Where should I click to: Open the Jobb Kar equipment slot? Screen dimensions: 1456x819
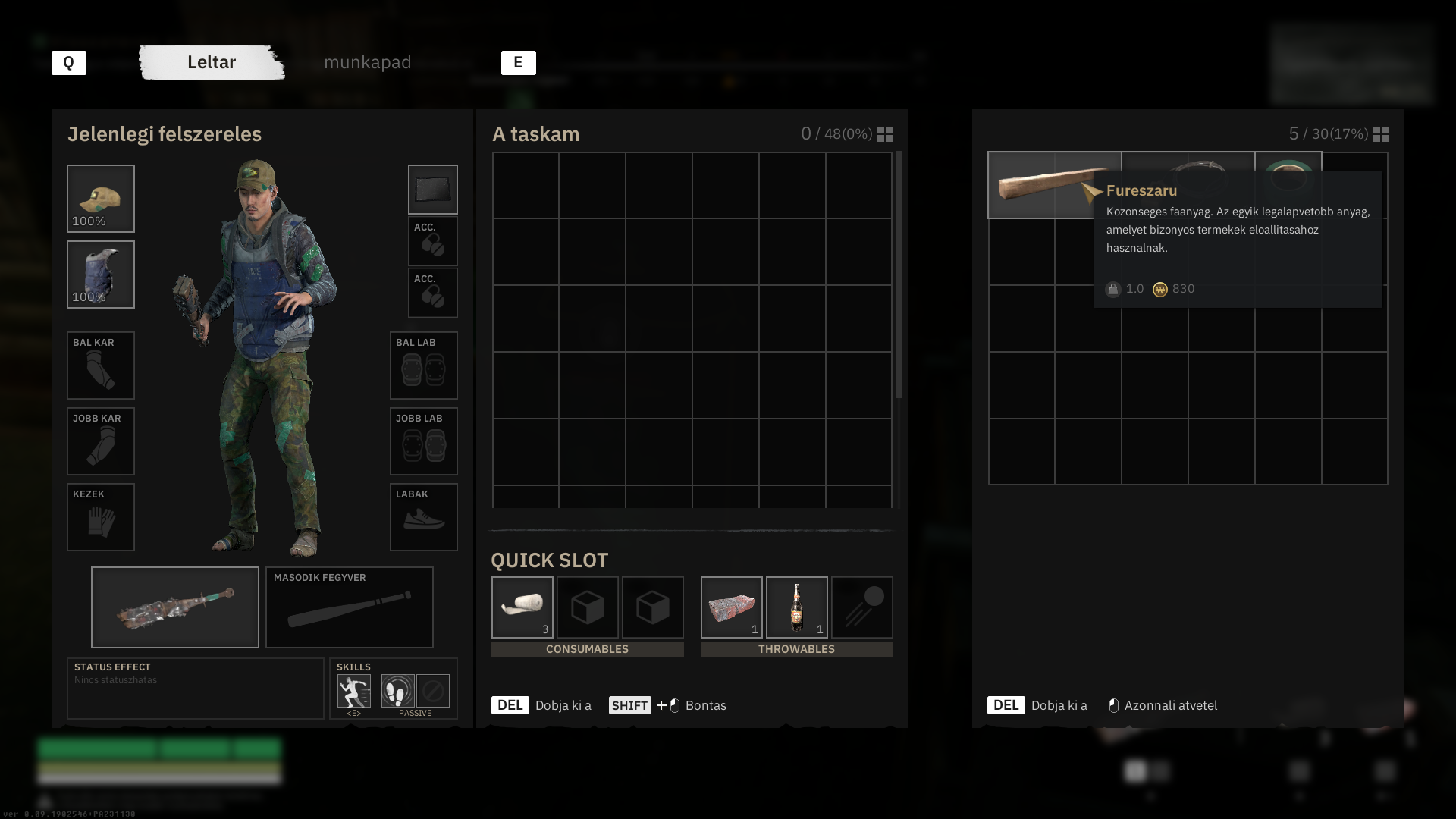101,441
